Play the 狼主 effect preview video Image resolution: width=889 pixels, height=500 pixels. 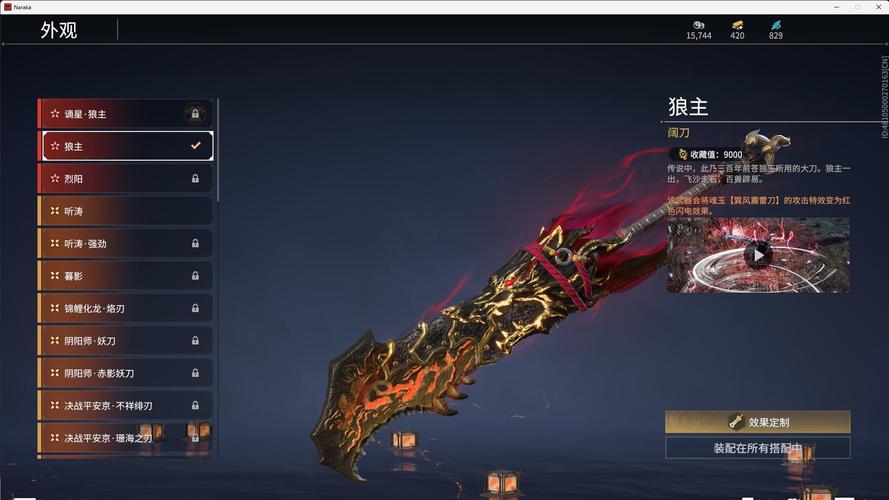coord(757,255)
